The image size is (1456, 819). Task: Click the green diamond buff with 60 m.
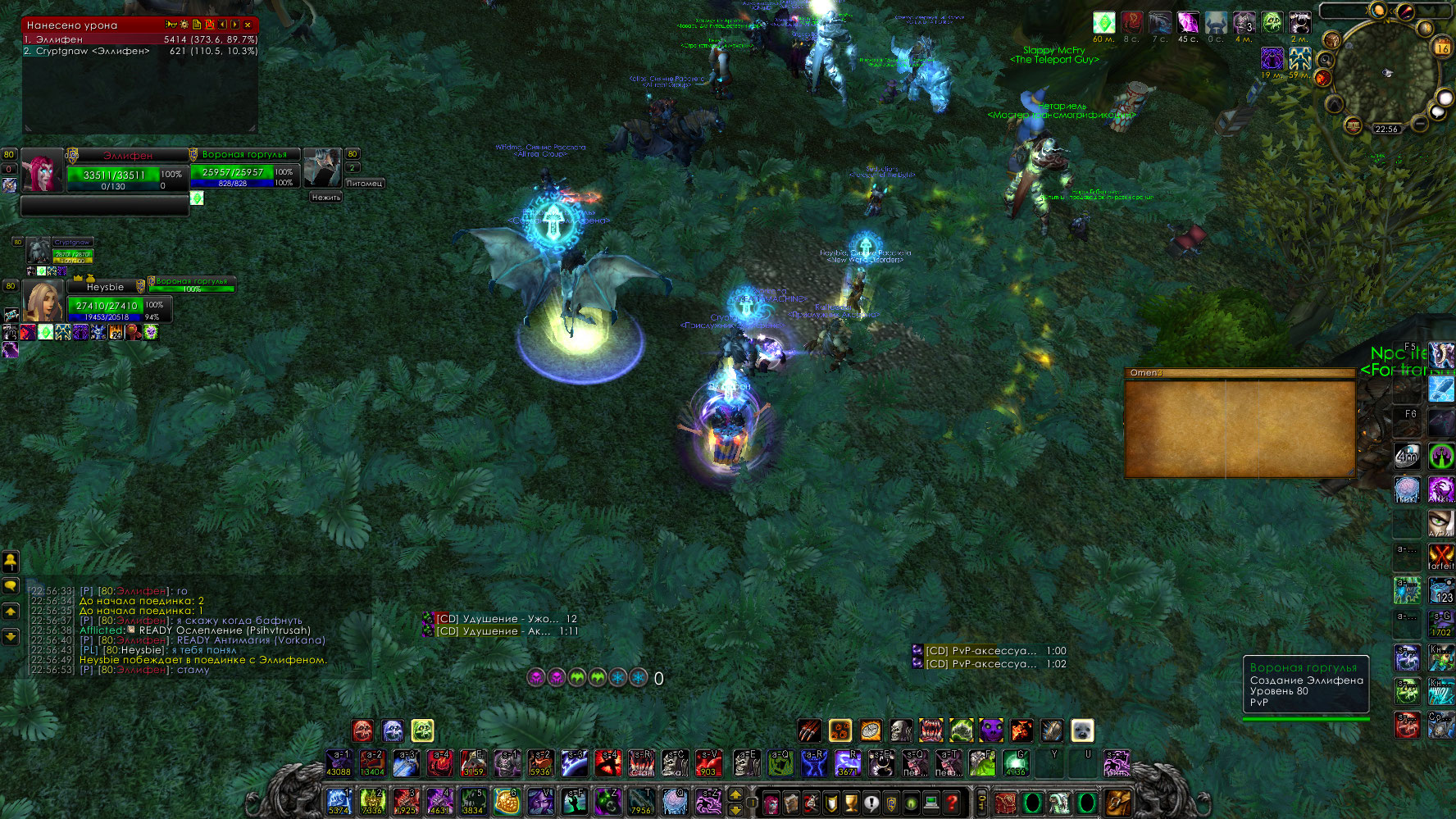pos(1104,23)
